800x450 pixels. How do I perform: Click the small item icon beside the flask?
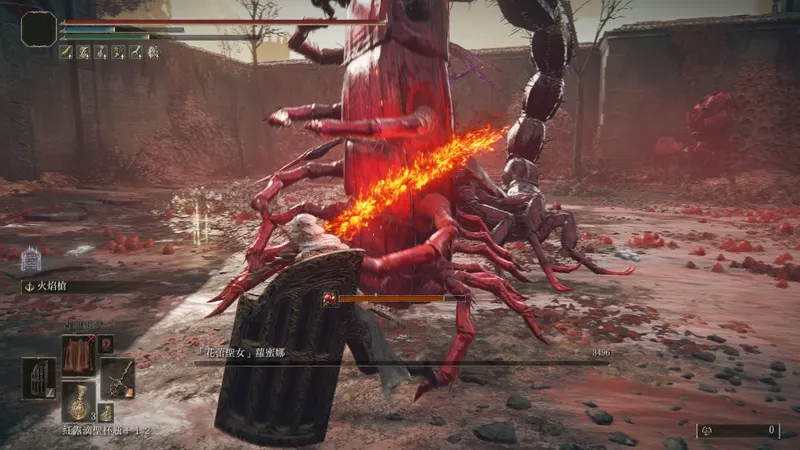click(x=106, y=412)
